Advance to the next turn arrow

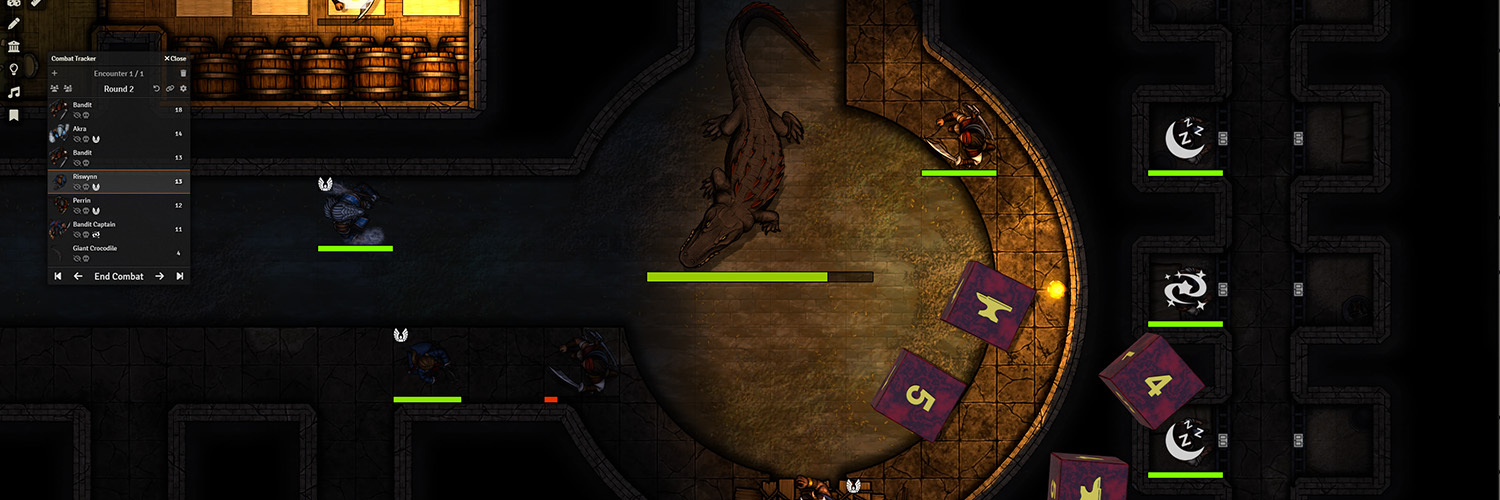click(x=159, y=276)
